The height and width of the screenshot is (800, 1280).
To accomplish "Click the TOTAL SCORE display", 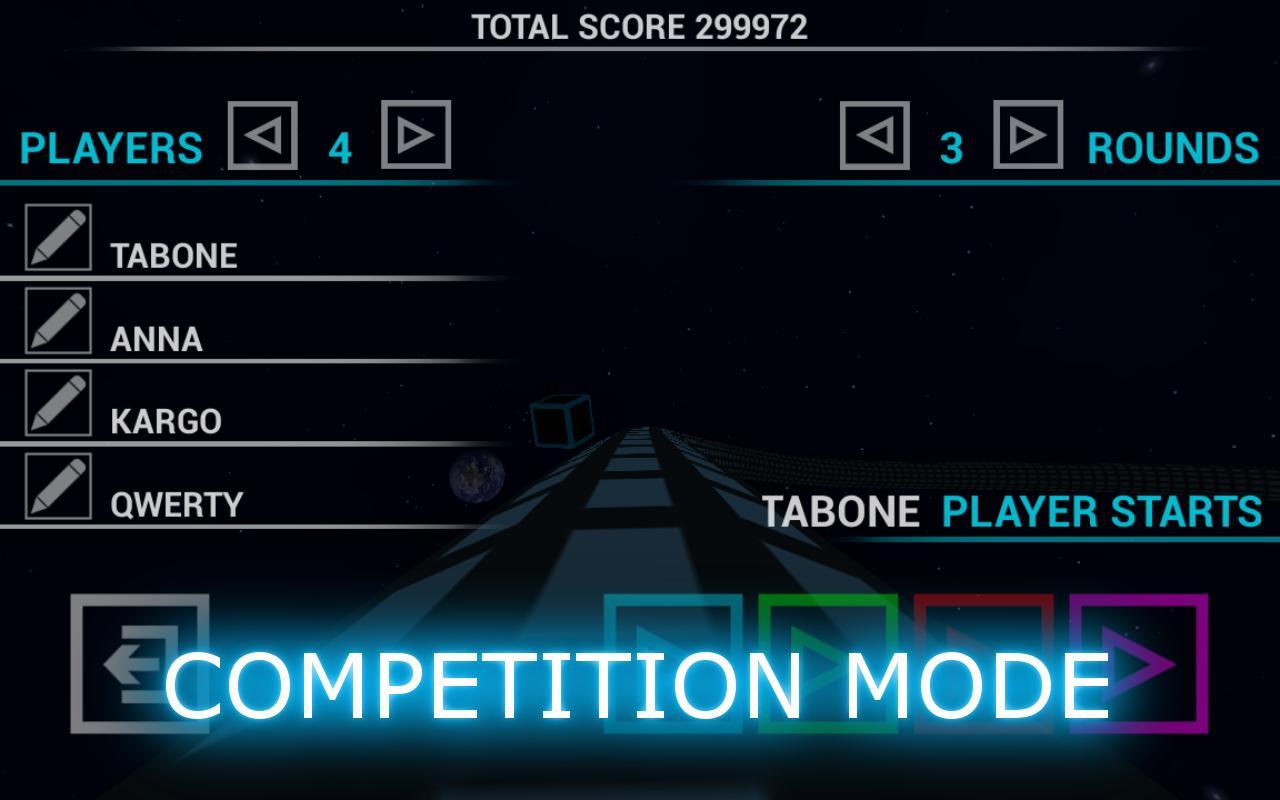I will pyautogui.click(x=638, y=27).
